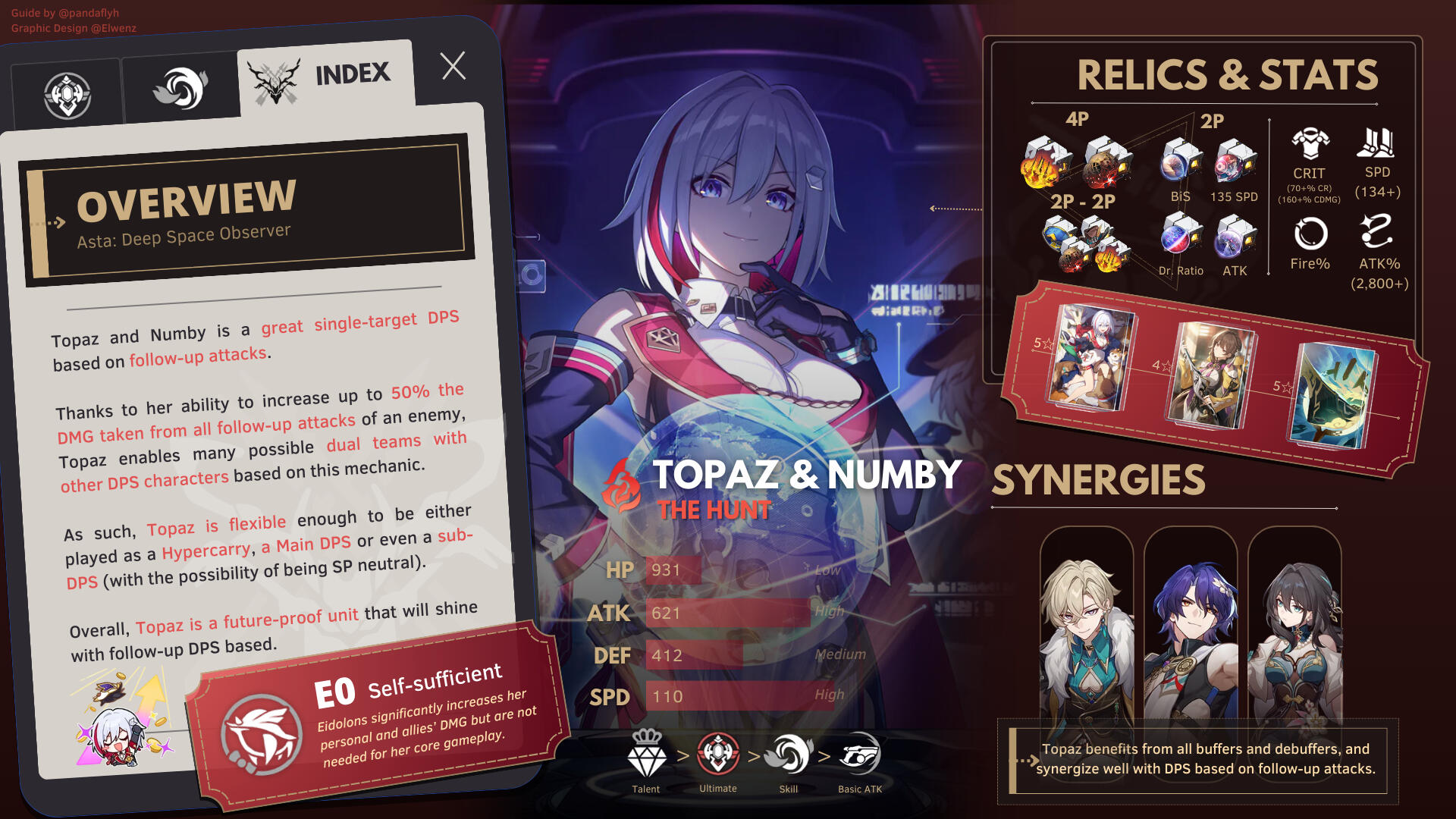Select the ATK% link rope icon
This screenshot has height=819, width=1456.
[x=1377, y=231]
